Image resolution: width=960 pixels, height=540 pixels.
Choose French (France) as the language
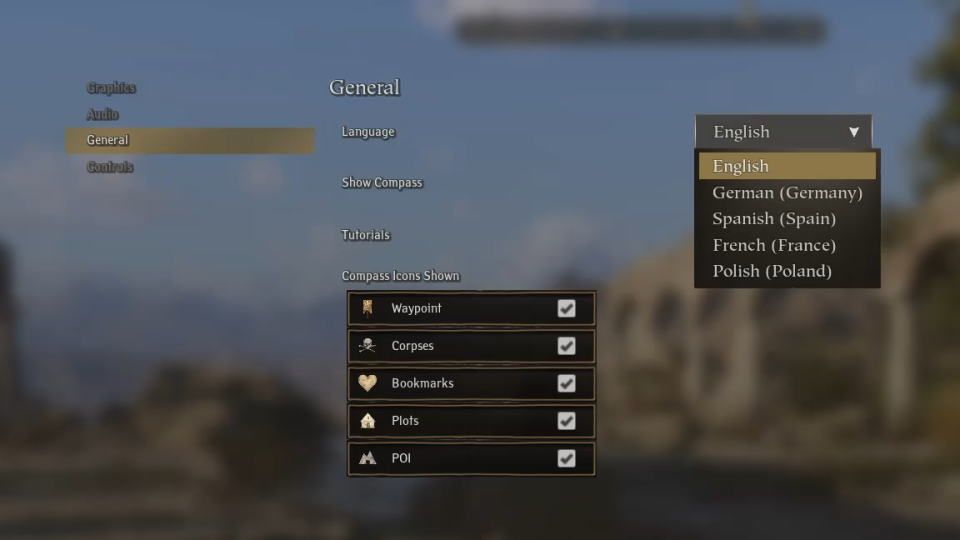click(774, 245)
